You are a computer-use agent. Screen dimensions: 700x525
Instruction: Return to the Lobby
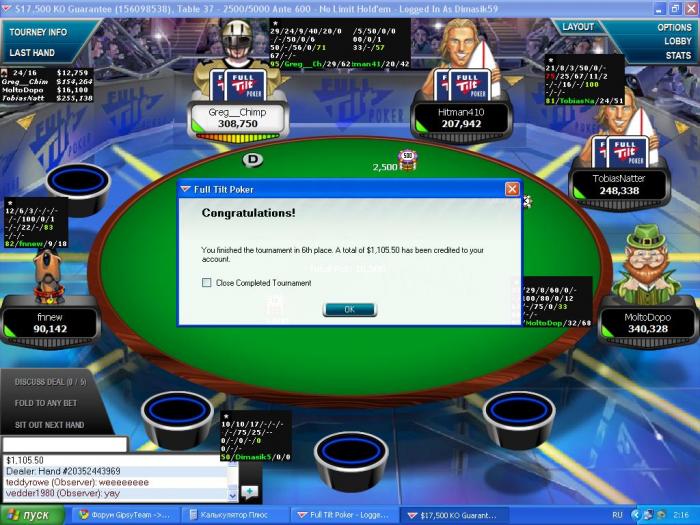pos(678,41)
